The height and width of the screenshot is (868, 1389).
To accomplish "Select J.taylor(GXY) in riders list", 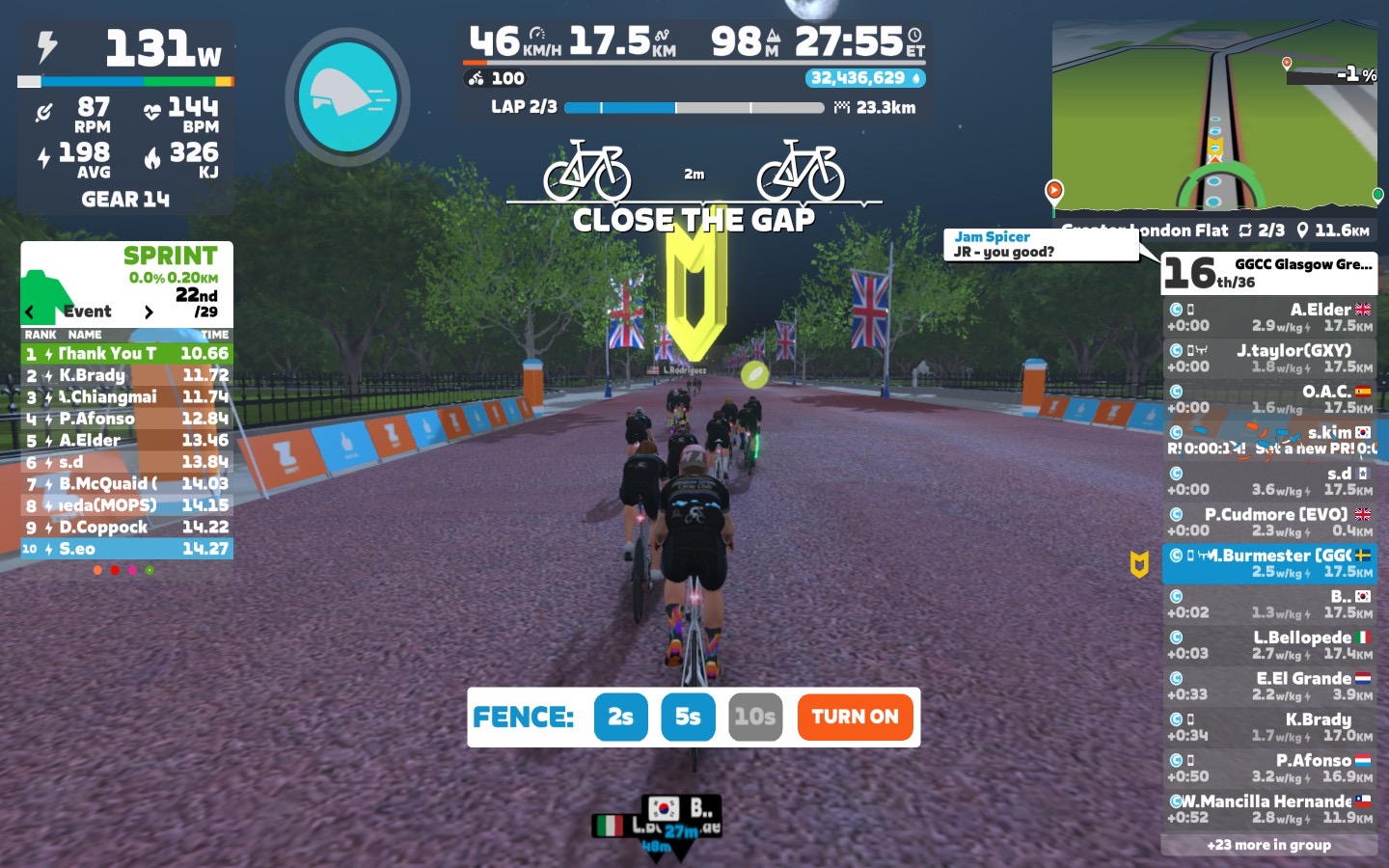I will 1268,358.
